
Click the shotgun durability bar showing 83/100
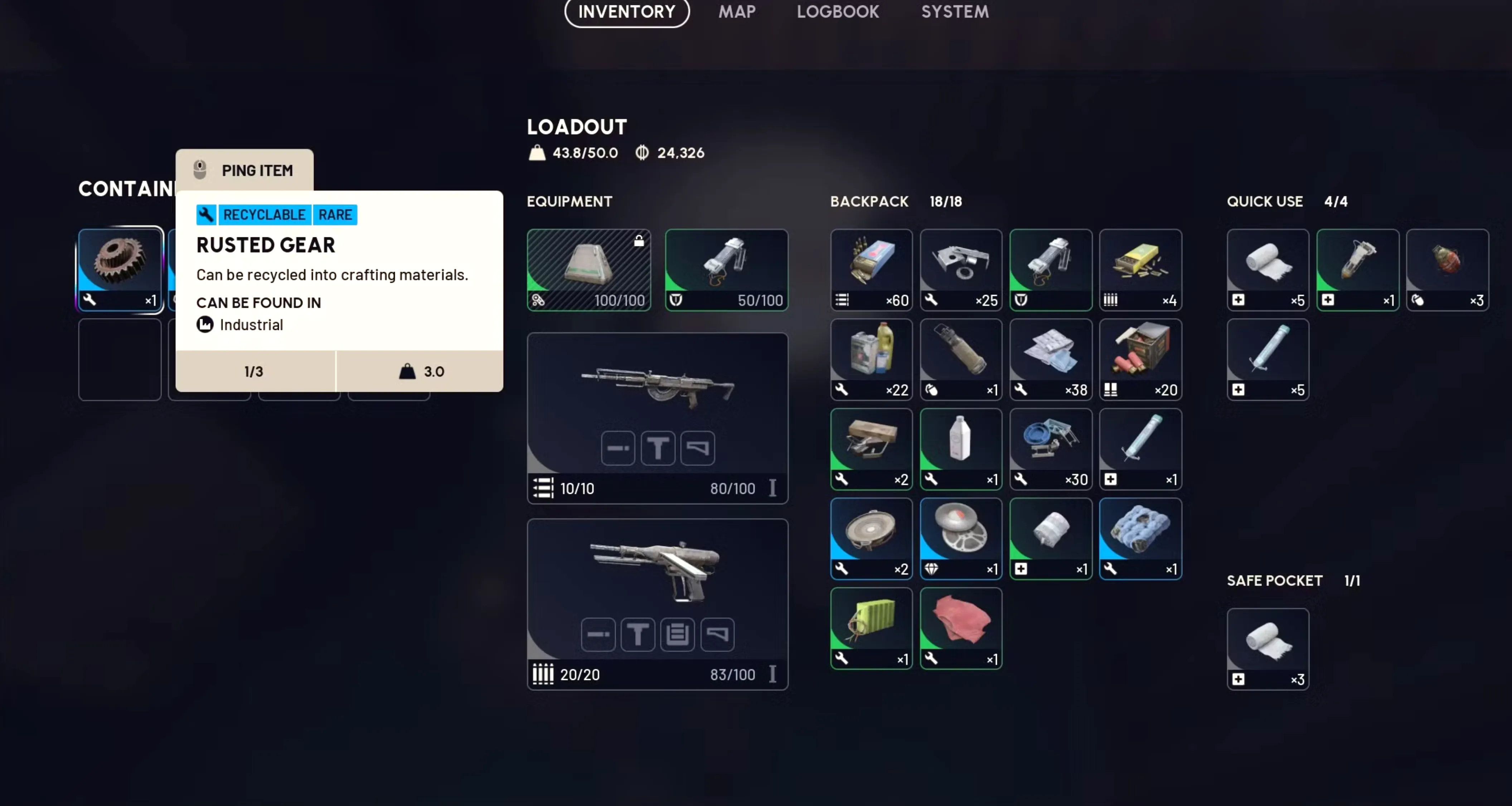pos(731,675)
